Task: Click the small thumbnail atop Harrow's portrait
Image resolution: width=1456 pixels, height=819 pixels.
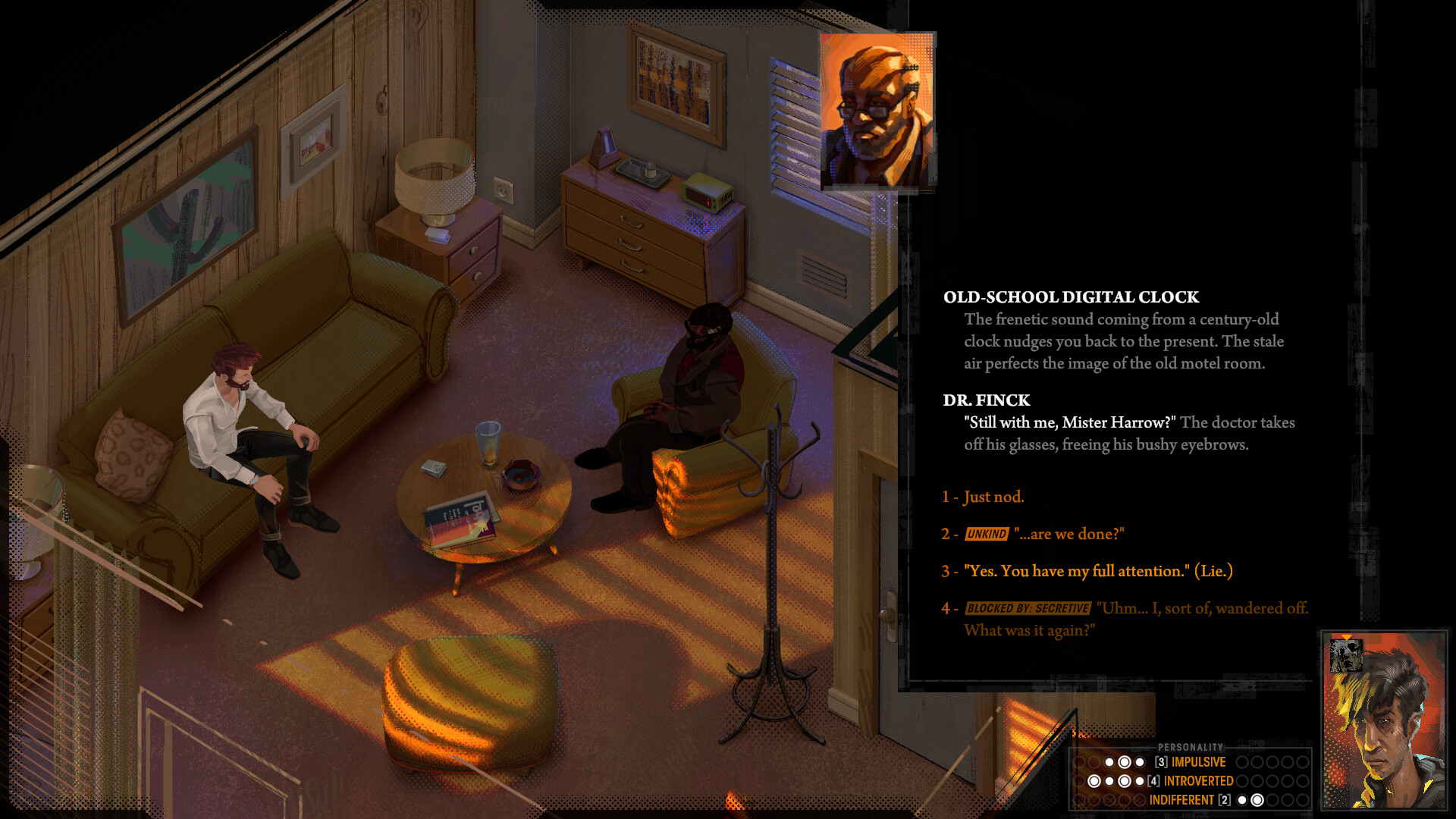Action: (1346, 655)
